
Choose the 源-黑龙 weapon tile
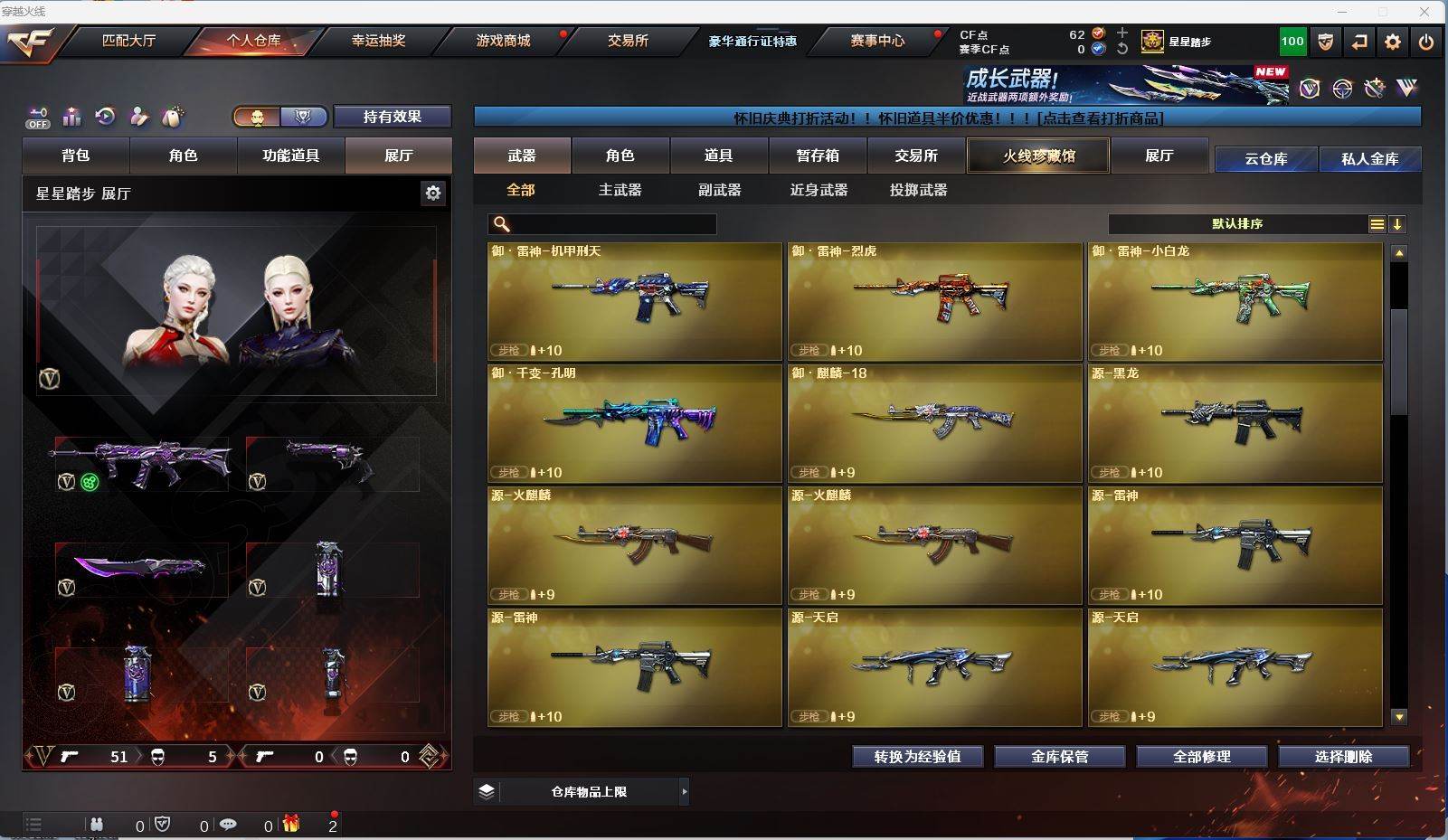click(x=1235, y=423)
